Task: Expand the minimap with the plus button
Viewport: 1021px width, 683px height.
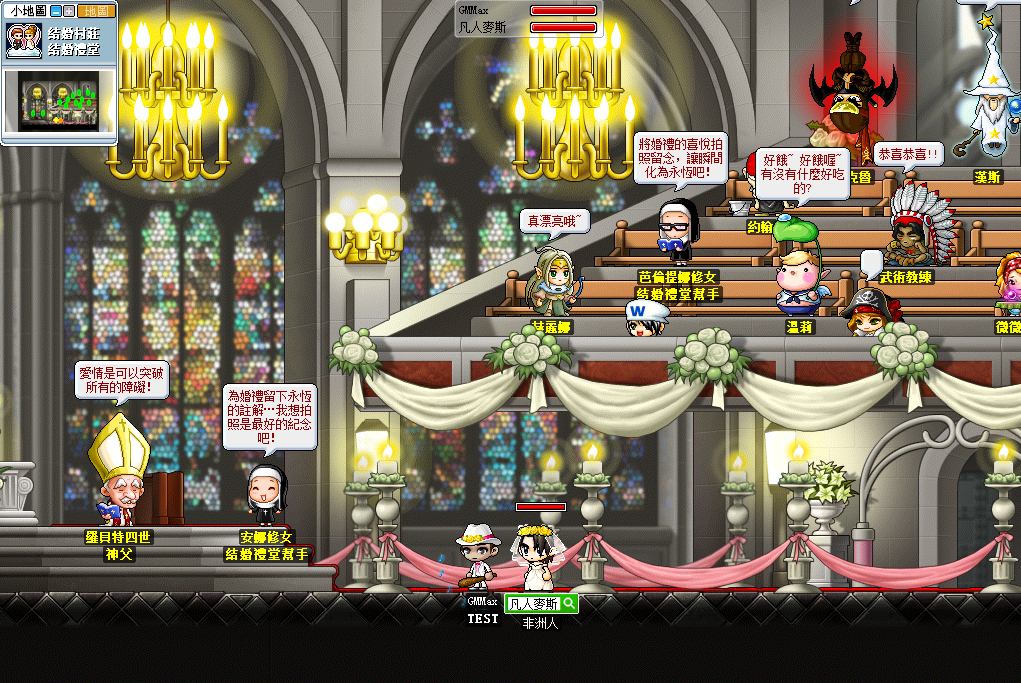Action: 70,11
